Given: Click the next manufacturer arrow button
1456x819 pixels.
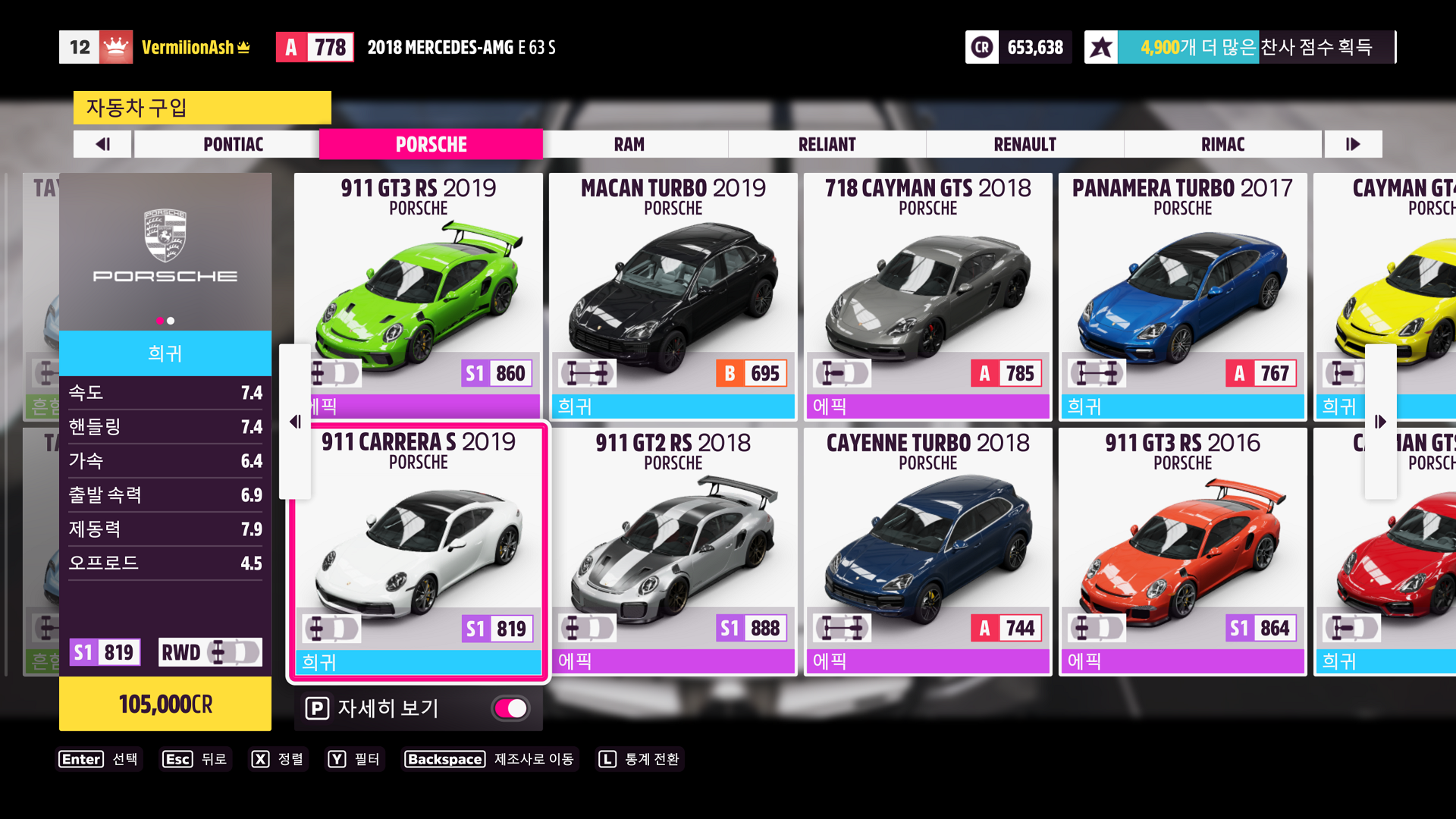Looking at the screenshot, I should 1353,144.
